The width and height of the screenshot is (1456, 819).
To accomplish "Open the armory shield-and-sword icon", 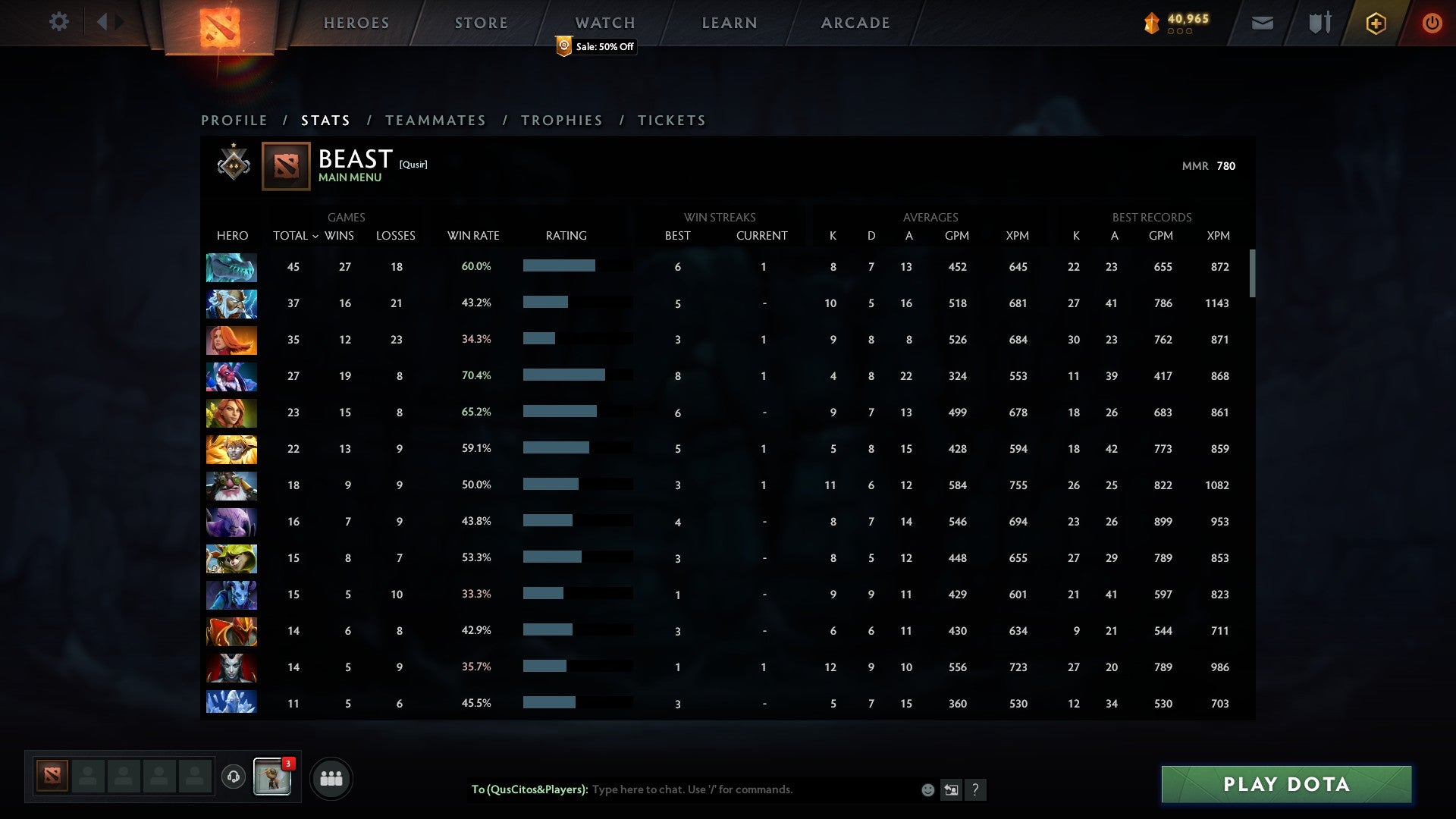I will click(x=1319, y=23).
